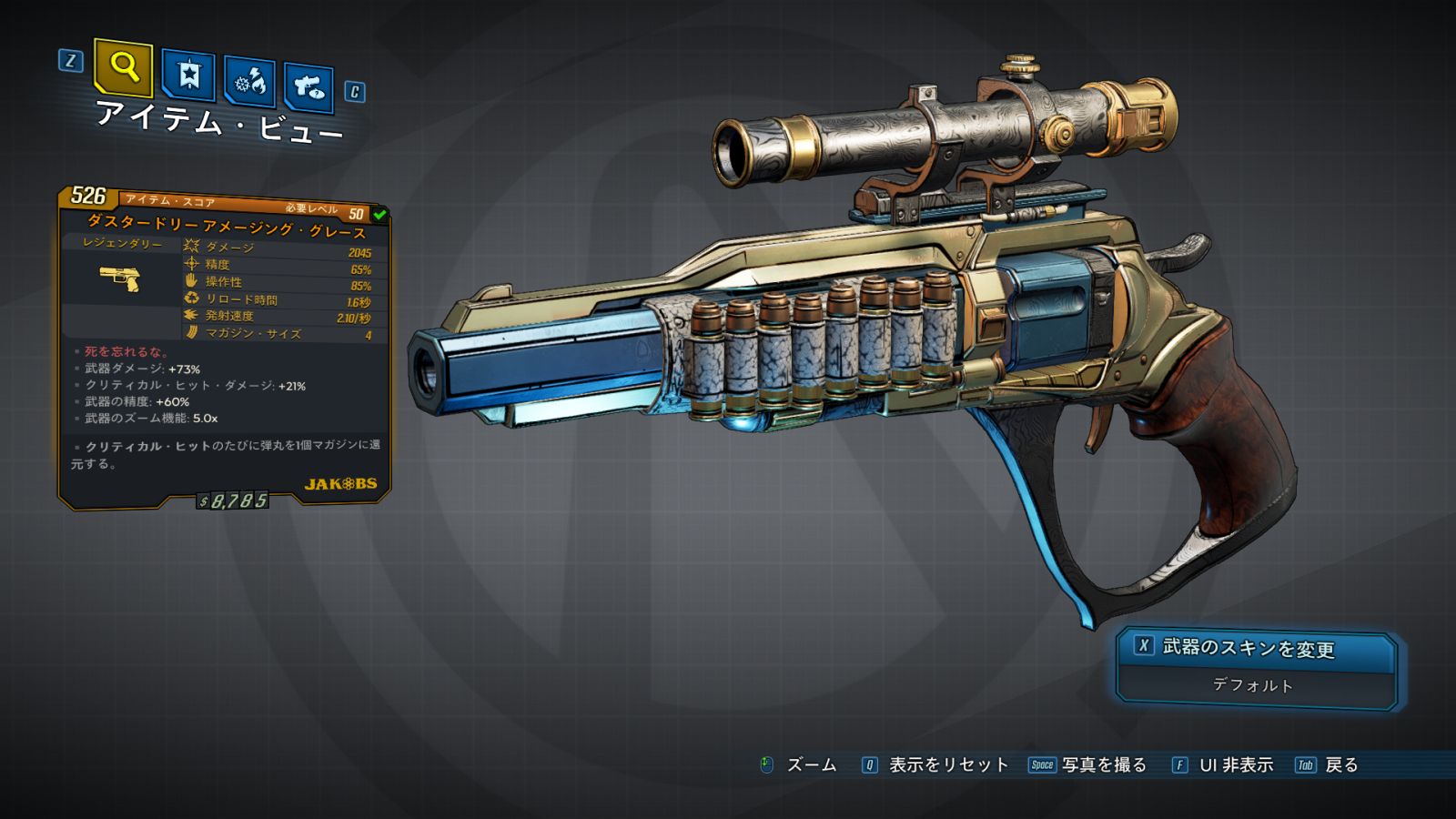Select the magnifying glass item view tab

124,68
